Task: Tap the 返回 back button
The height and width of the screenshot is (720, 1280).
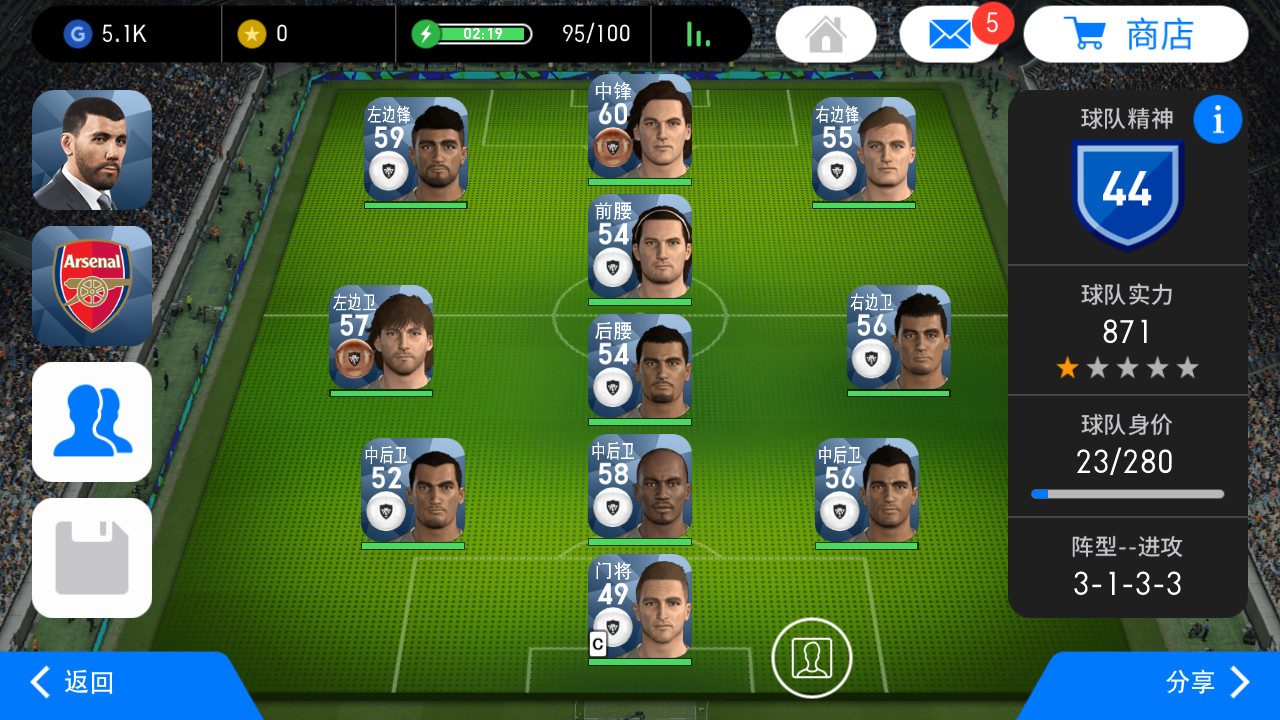Action: click(75, 683)
